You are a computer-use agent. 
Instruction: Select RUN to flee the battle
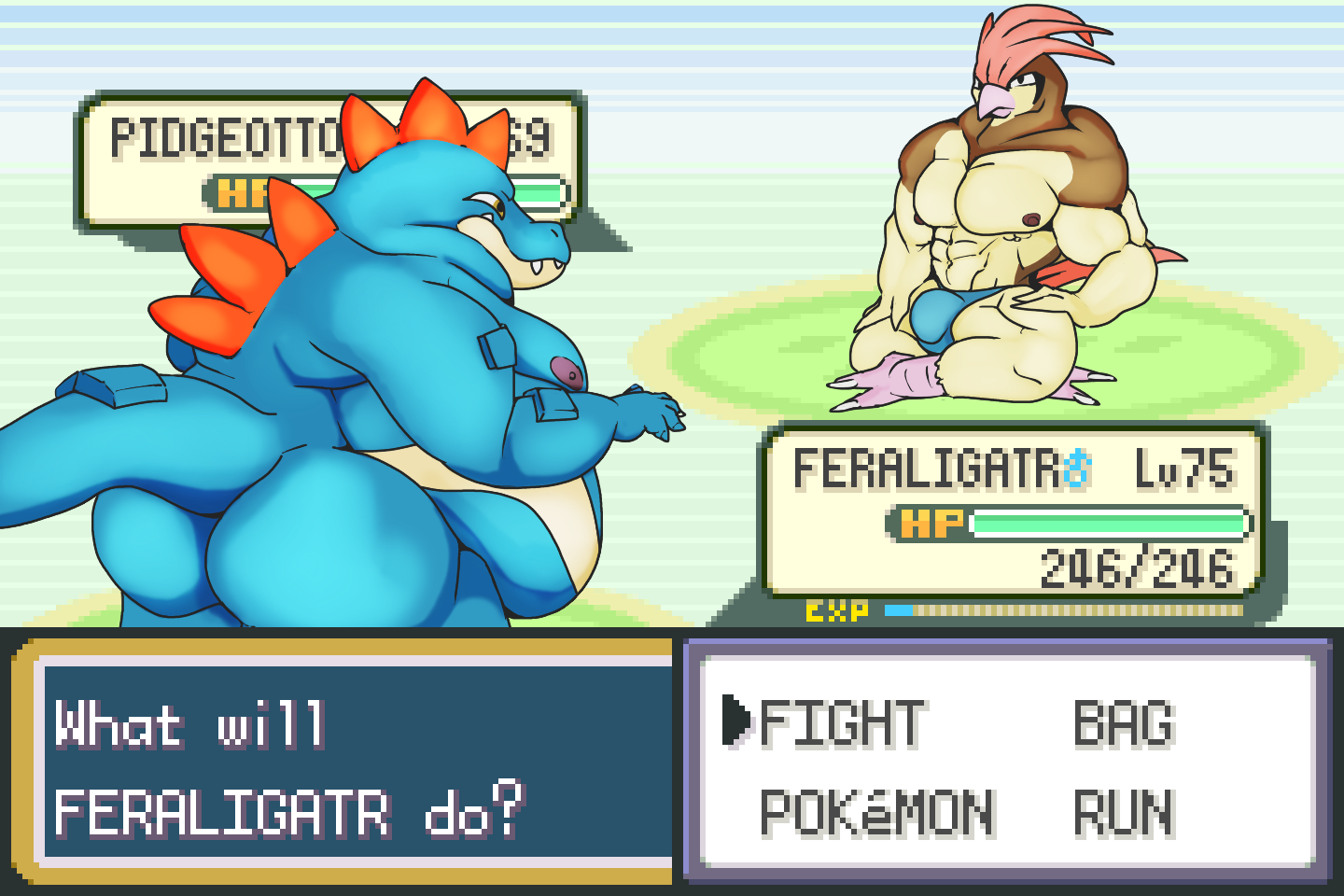[1123, 812]
